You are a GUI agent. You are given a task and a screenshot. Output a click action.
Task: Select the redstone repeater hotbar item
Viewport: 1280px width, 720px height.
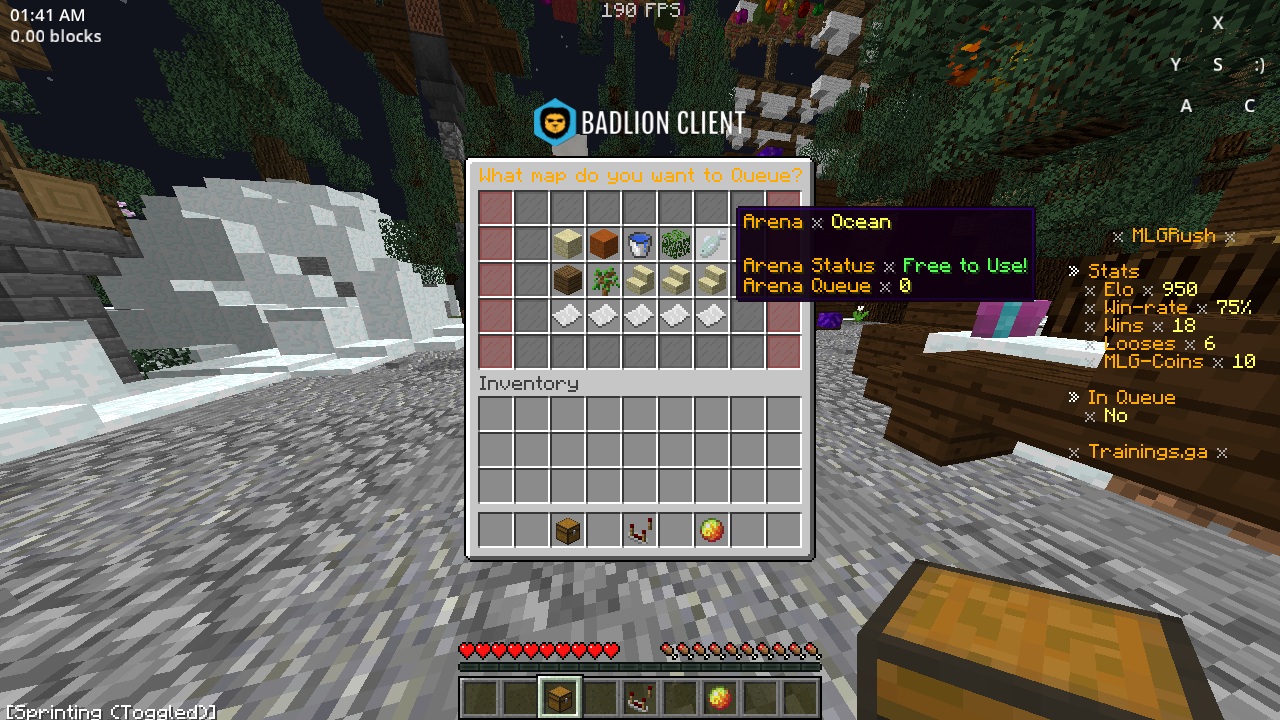(639, 530)
